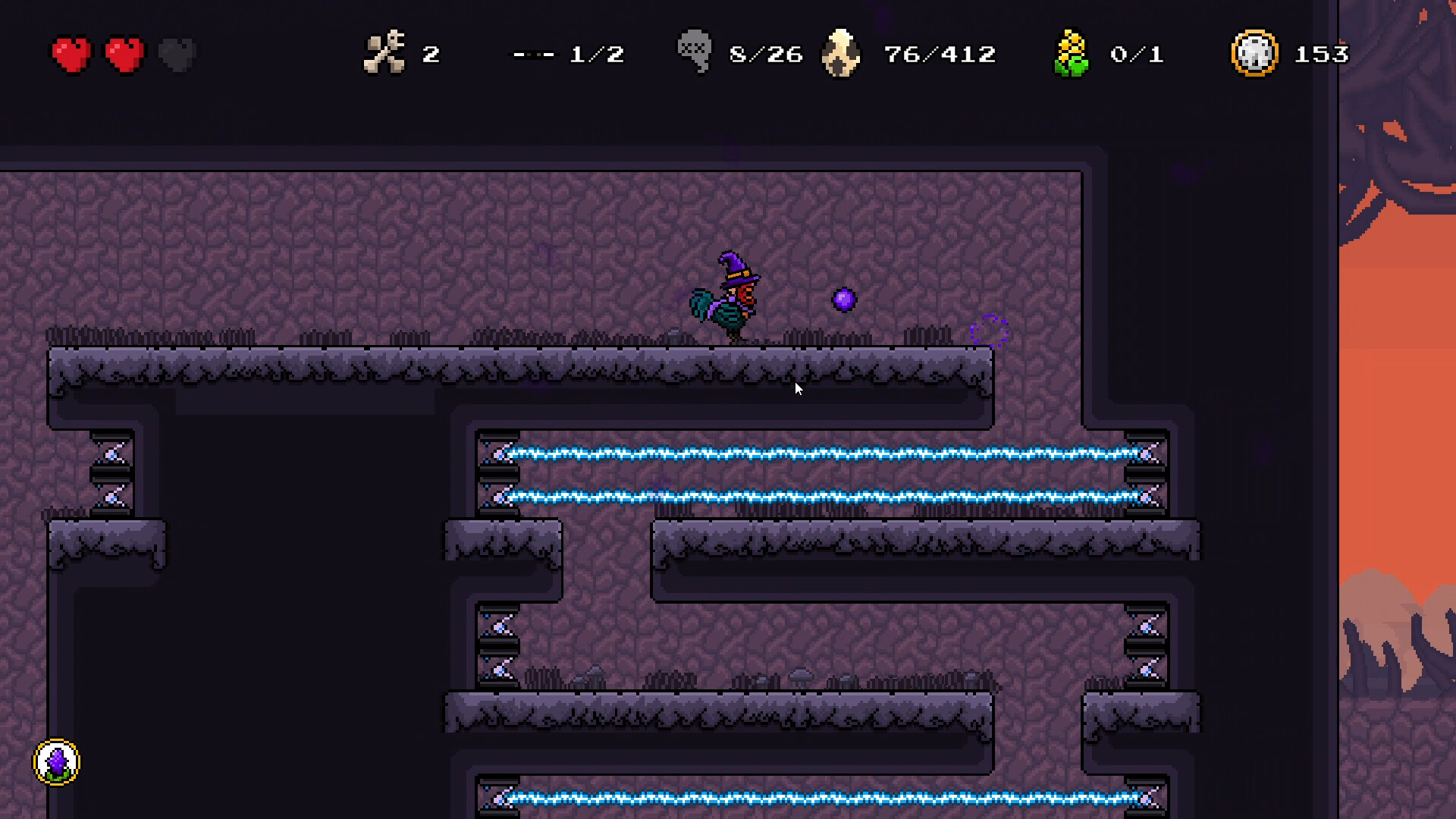Select the crossed bones counter icon
This screenshot has width=1456, height=819.
click(x=385, y=53)
